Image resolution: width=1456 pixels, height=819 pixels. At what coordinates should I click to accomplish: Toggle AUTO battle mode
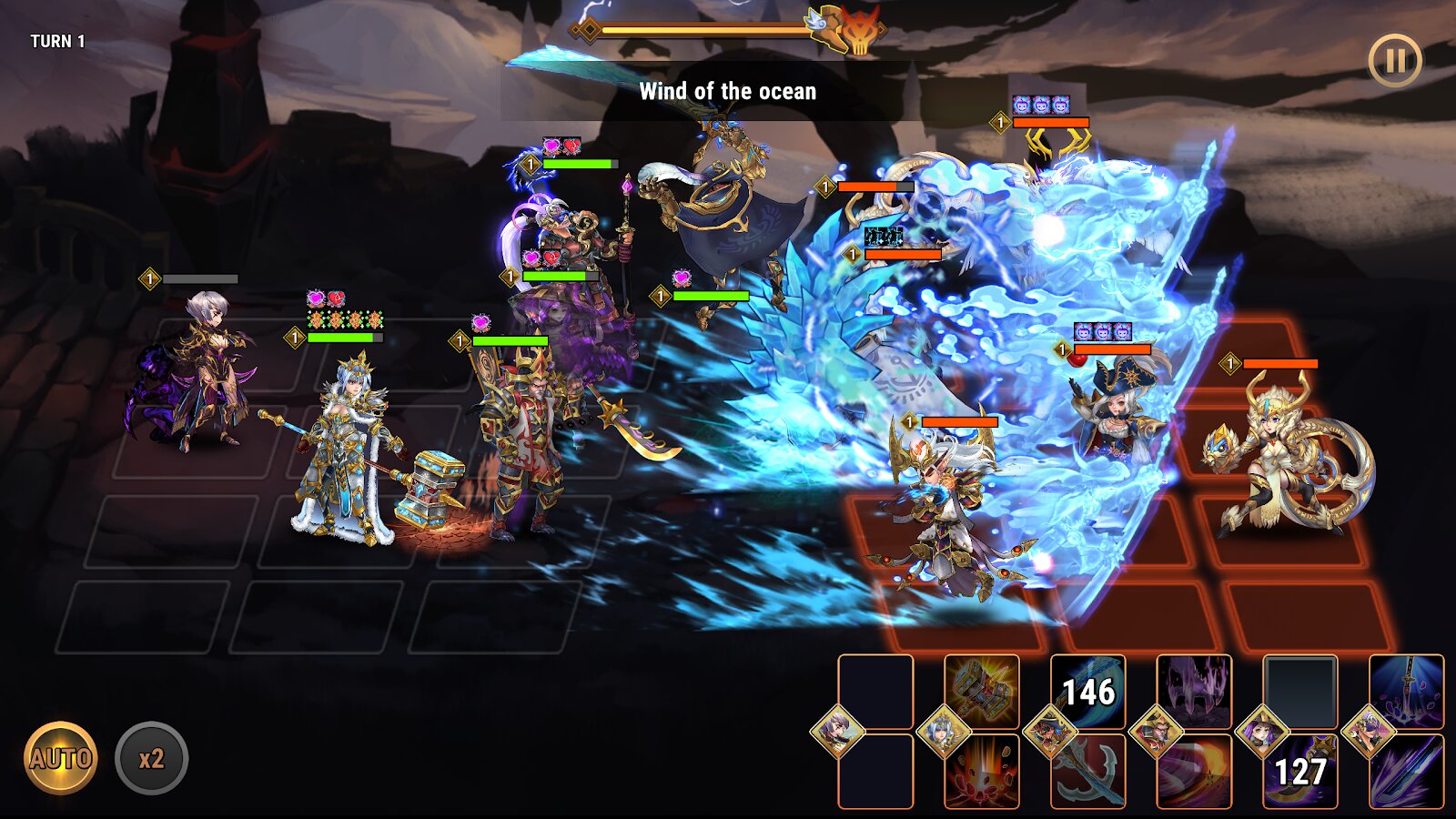[60, 758]
